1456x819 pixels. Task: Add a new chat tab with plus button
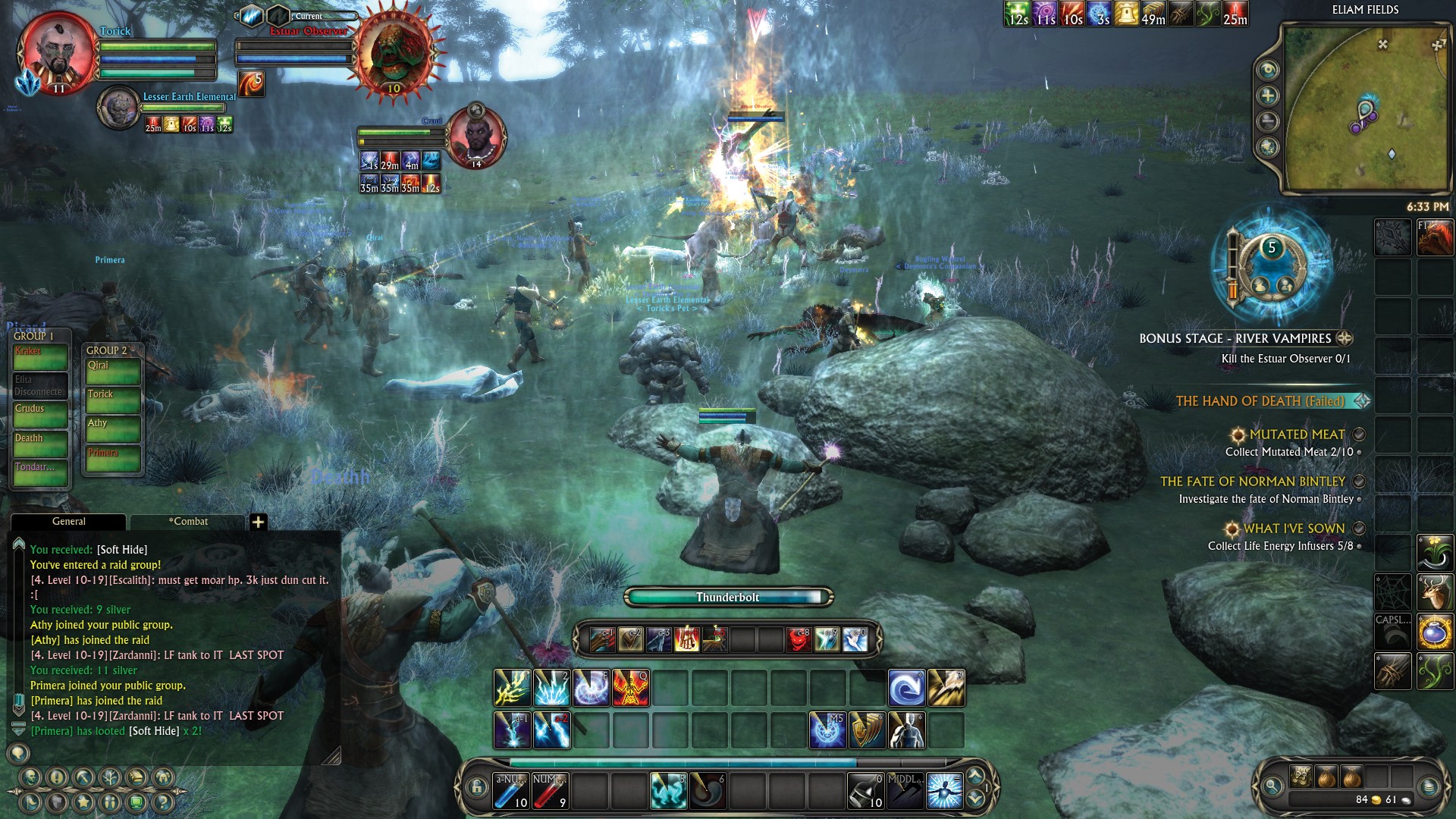(258, 522)
